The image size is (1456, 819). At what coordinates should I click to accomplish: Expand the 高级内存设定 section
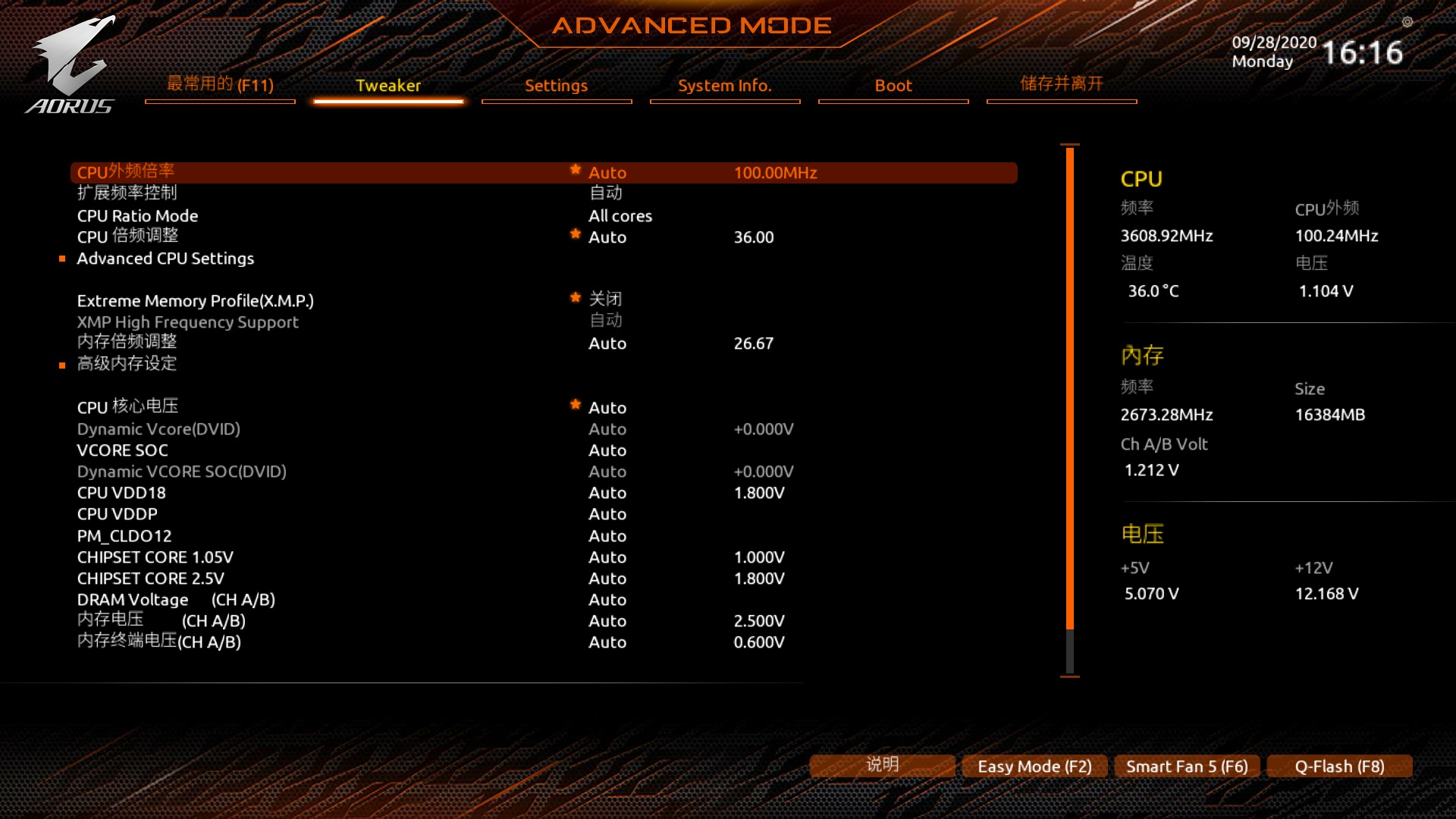(x=126, y=364)
